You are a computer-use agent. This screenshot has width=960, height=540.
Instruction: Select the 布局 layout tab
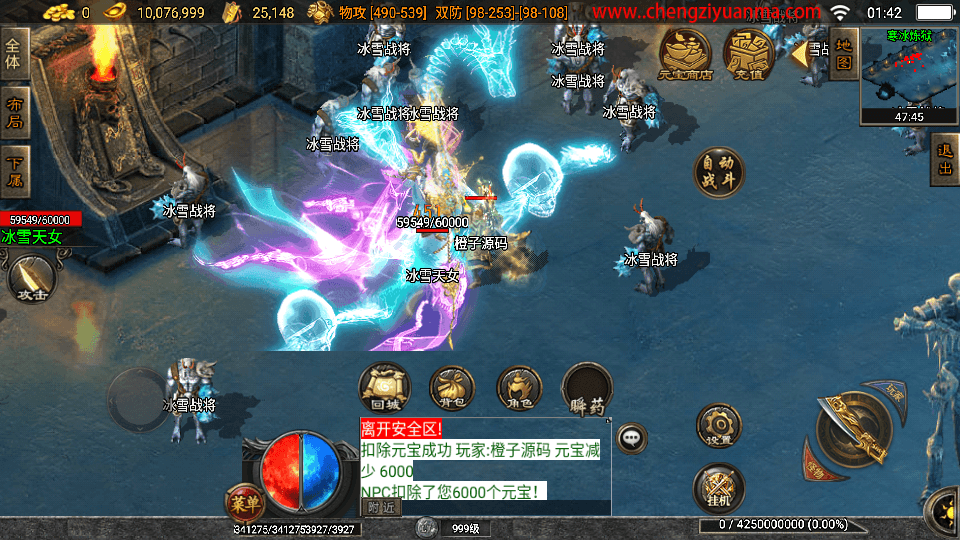14,112
